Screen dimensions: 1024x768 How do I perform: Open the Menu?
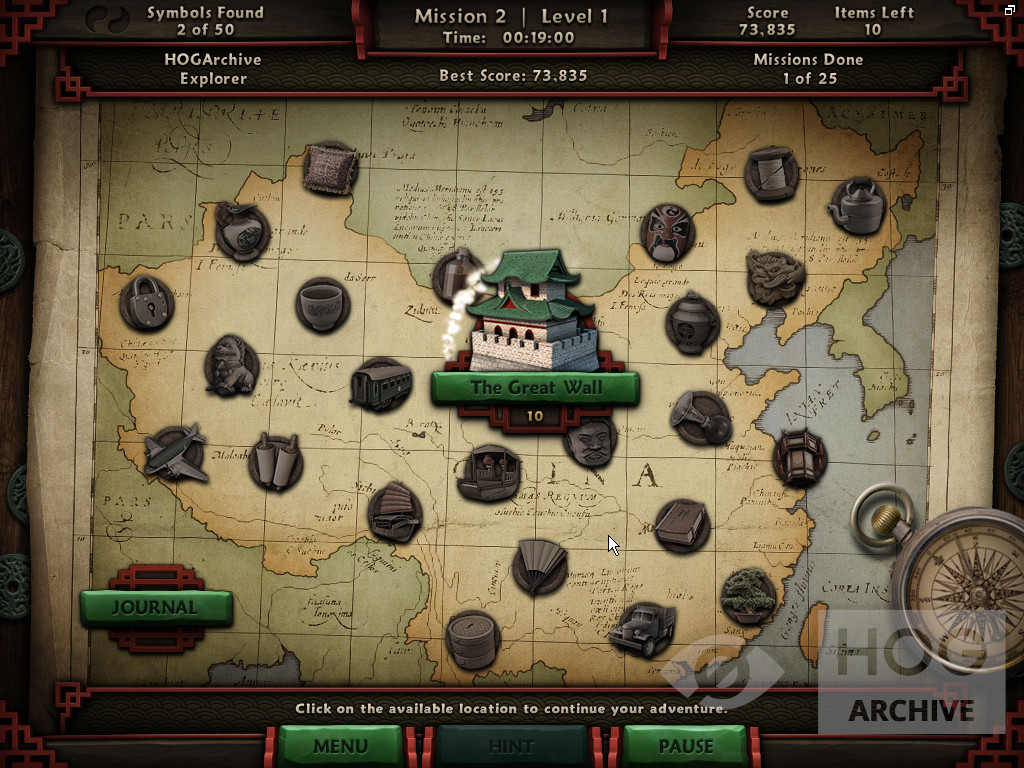coord(339,746)
